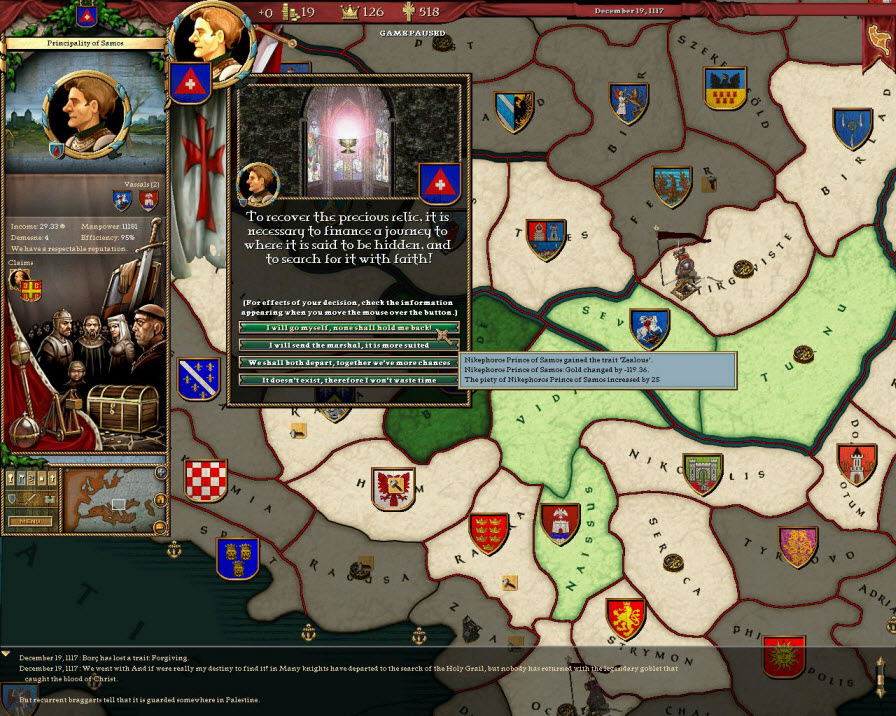Open the Principality of Samos title bar
This screenshot has height=716, width=896.
[82, 43]
